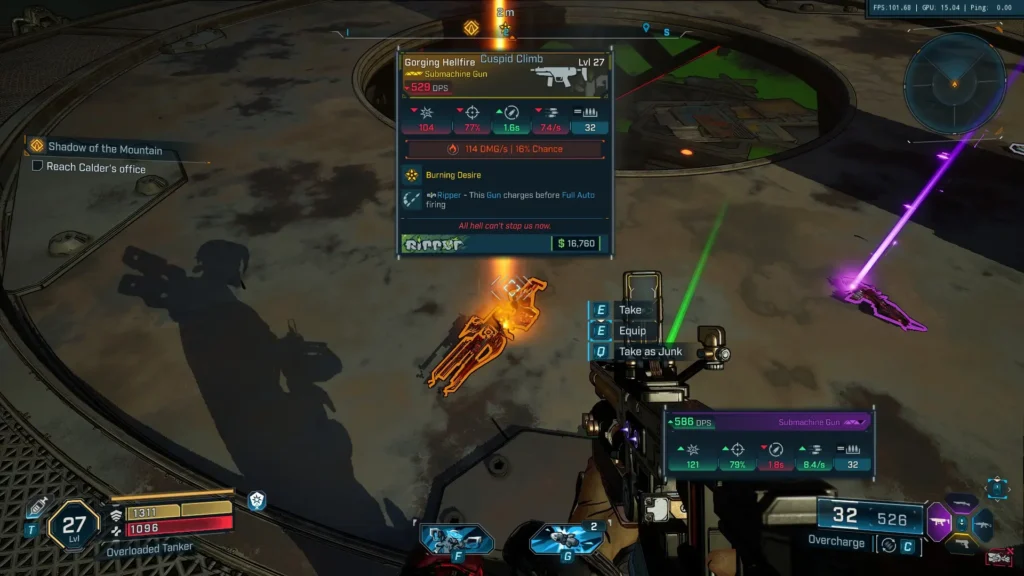1024x576 pixels.
Task: Use the repkit syringe icon
Action: tap(36, 507)
